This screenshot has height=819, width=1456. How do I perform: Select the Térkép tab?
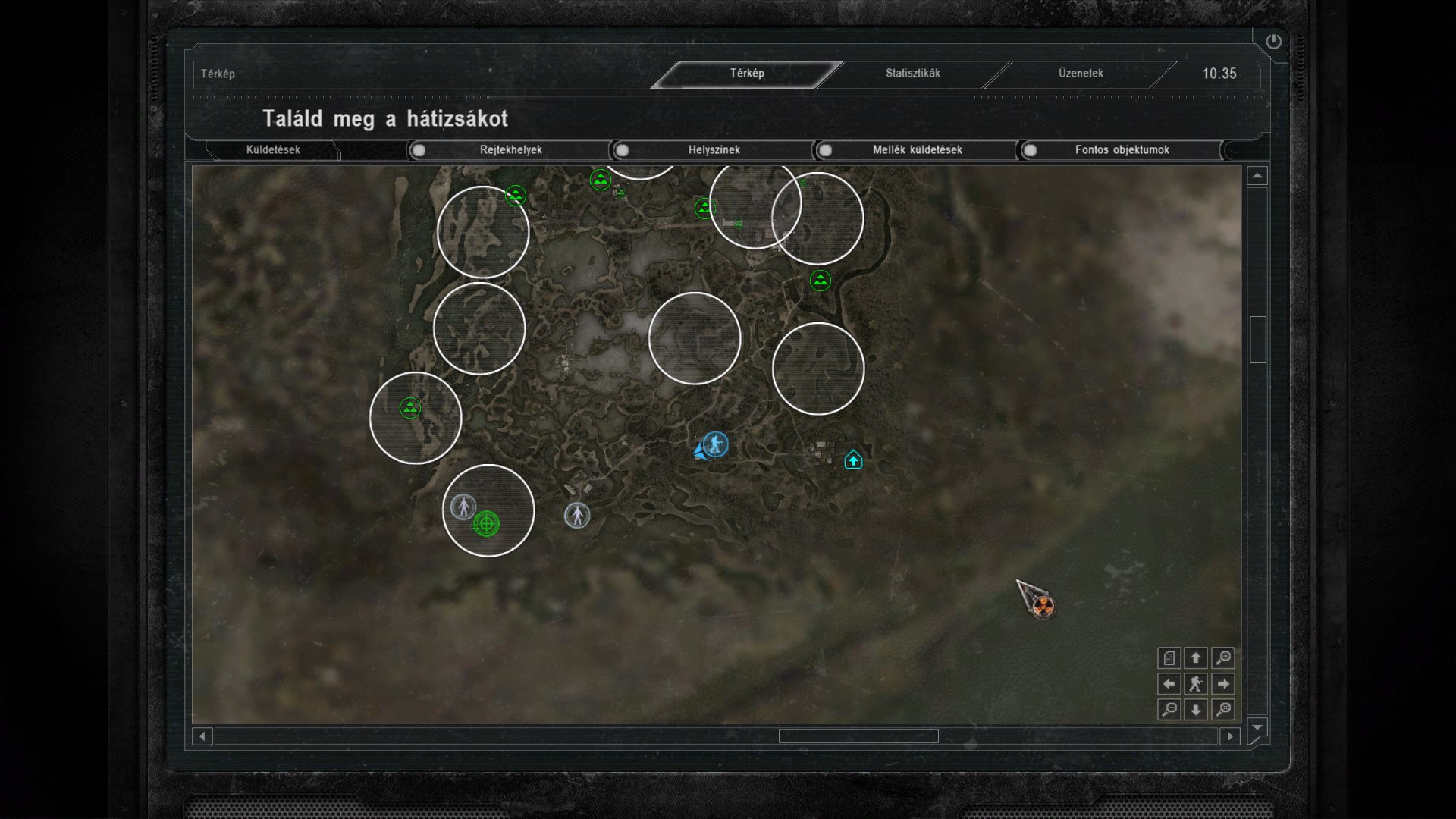pyautogui.click(x=747, y=74)
